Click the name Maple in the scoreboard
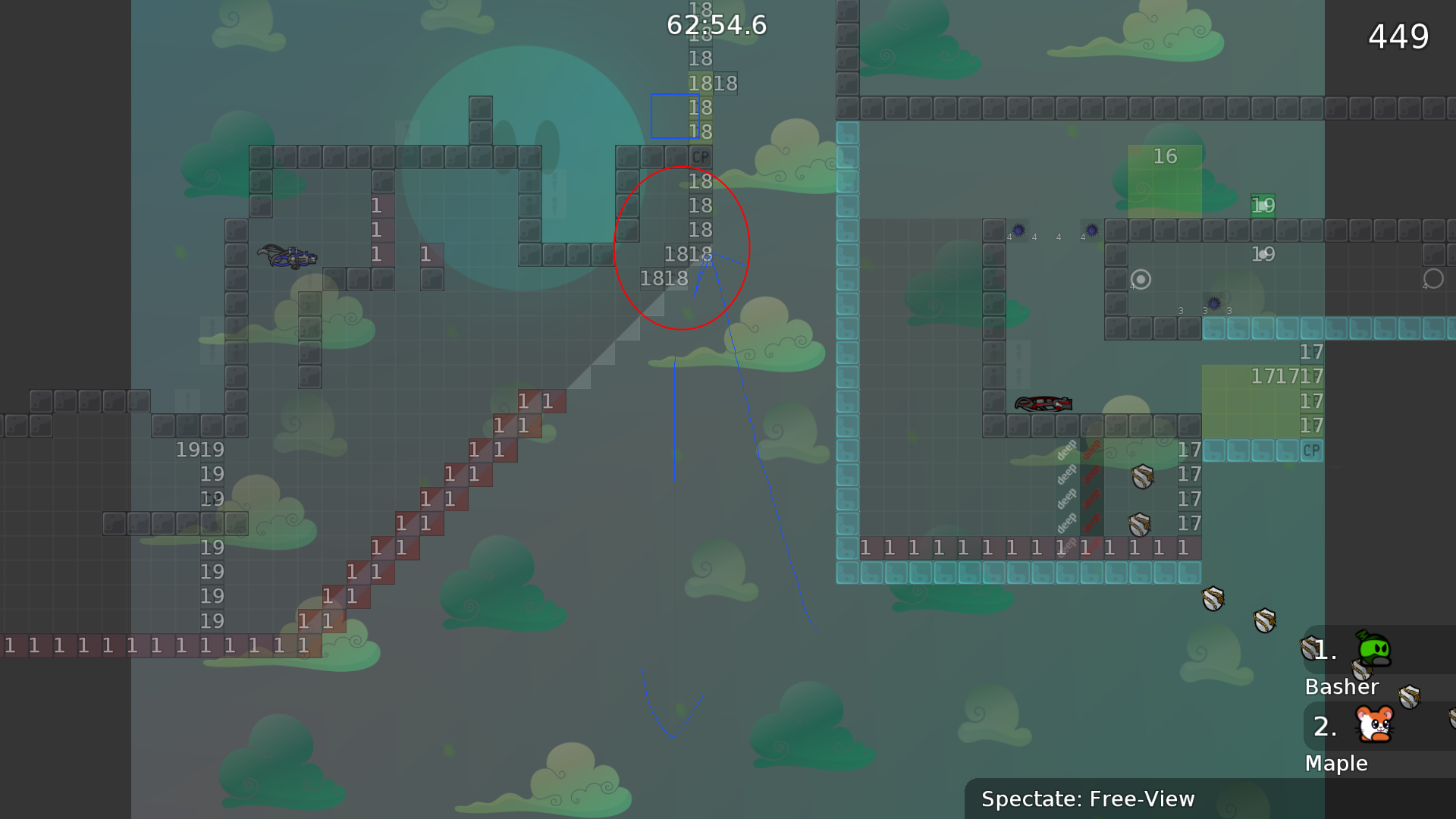 pos(1336,763)
